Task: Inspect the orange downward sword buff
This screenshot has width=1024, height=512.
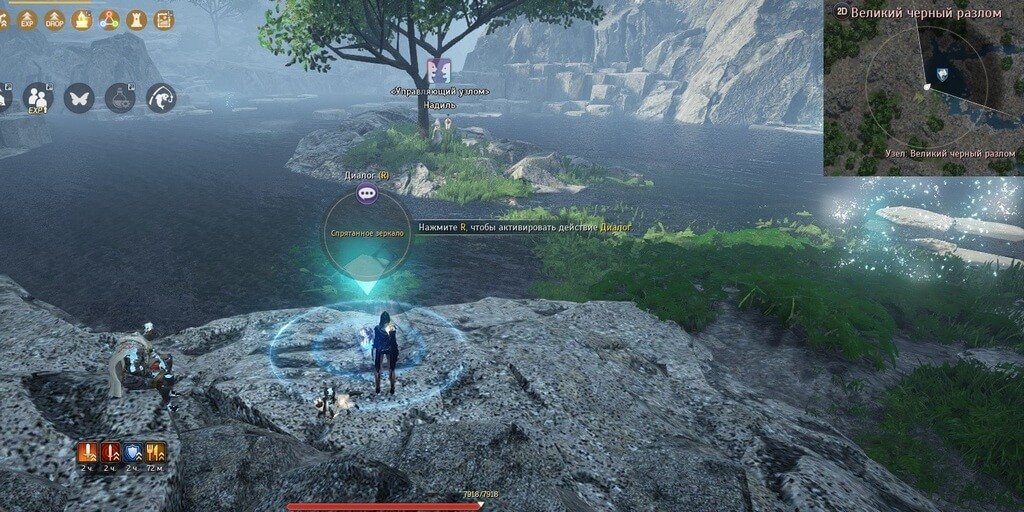Action: click(x=88, y=452)
